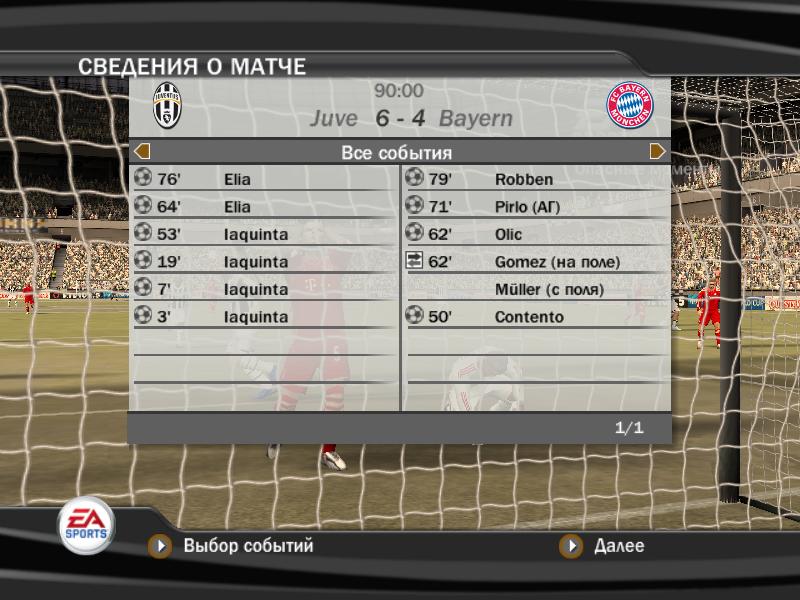Screen dimensions: 800x600
Task: Select Elia's 76' goal row
Action: [264, 180]
